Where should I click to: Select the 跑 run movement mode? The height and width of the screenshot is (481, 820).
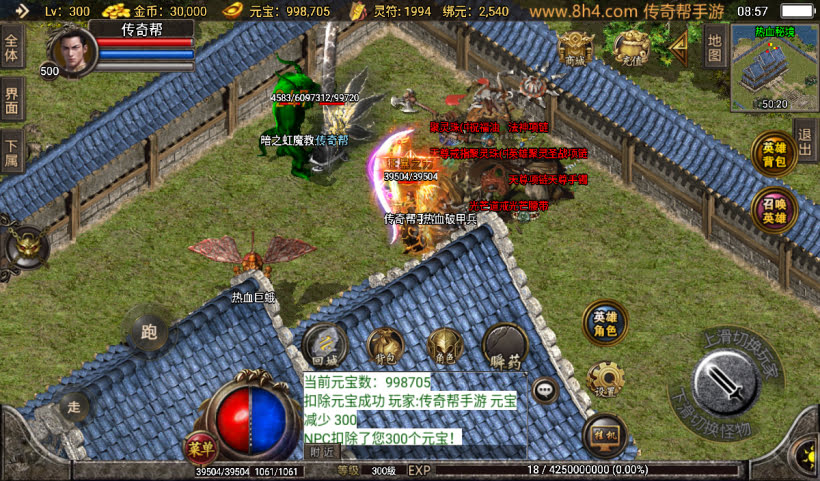point(149,332)
